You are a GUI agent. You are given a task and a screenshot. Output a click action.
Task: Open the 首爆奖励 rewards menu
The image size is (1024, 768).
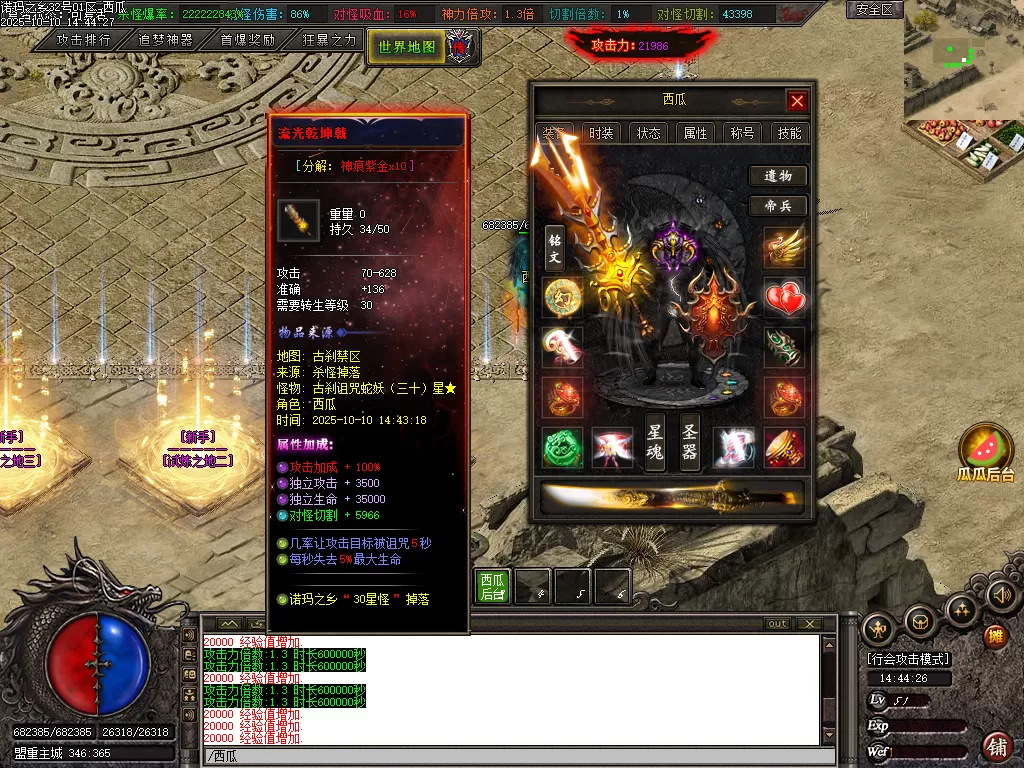247,40
